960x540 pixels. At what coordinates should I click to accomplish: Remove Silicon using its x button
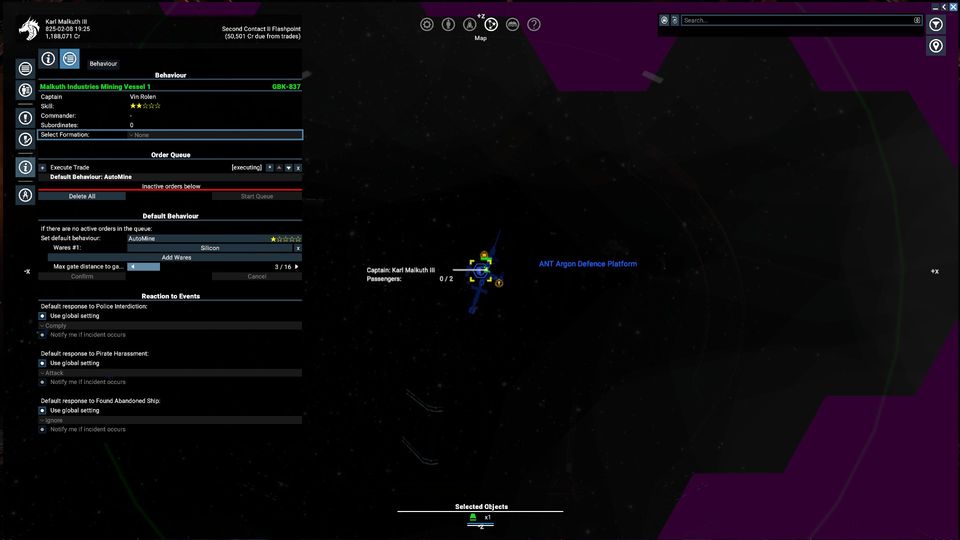click(x=297, y=248)
